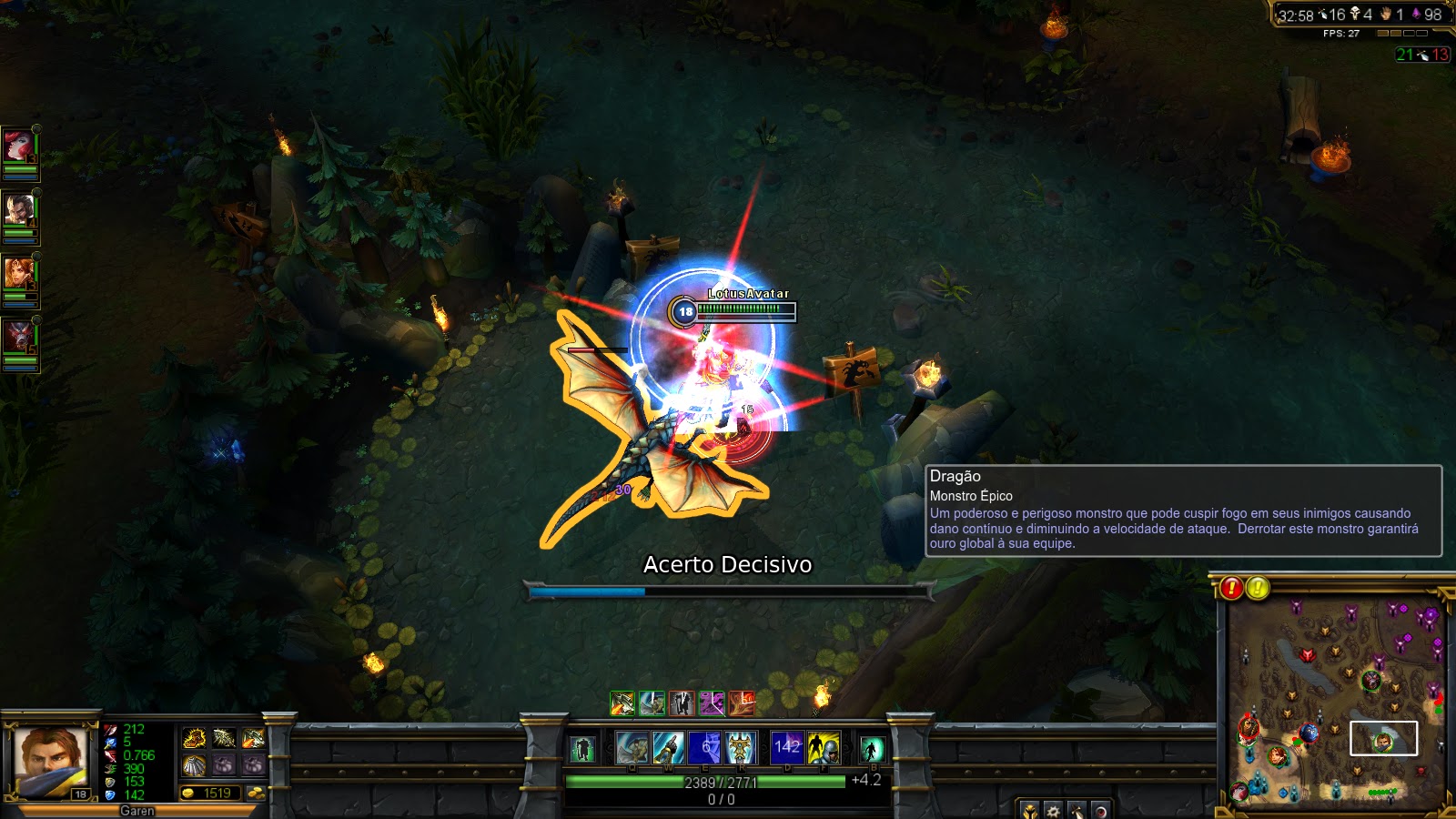The width and height of the screenshot is (1456, 819).
Task: Cast Garen's Decisive Strike Q ability
Action: pos(632,748)
